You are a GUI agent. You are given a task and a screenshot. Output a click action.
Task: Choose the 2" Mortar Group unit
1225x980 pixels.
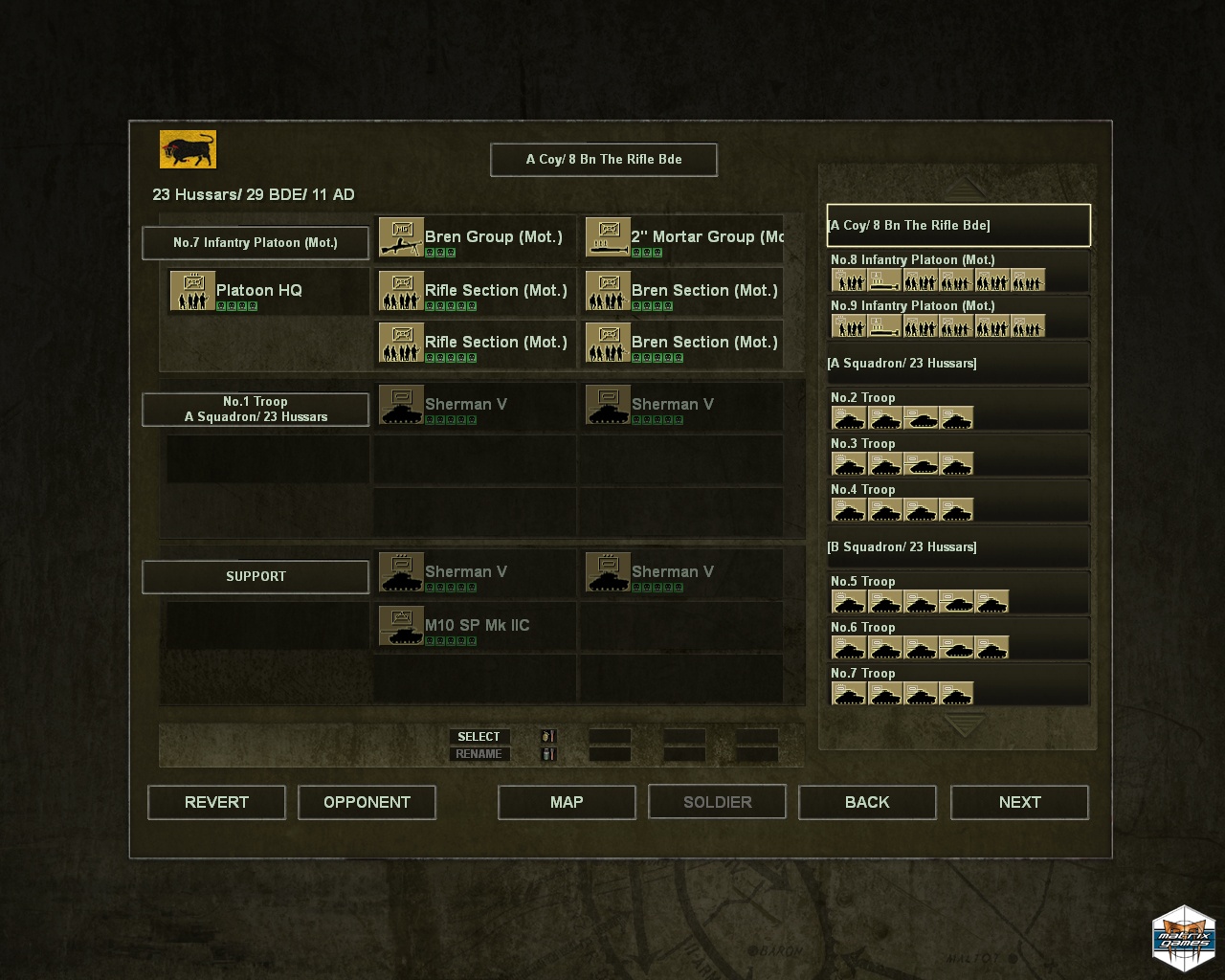pos(683,238)
